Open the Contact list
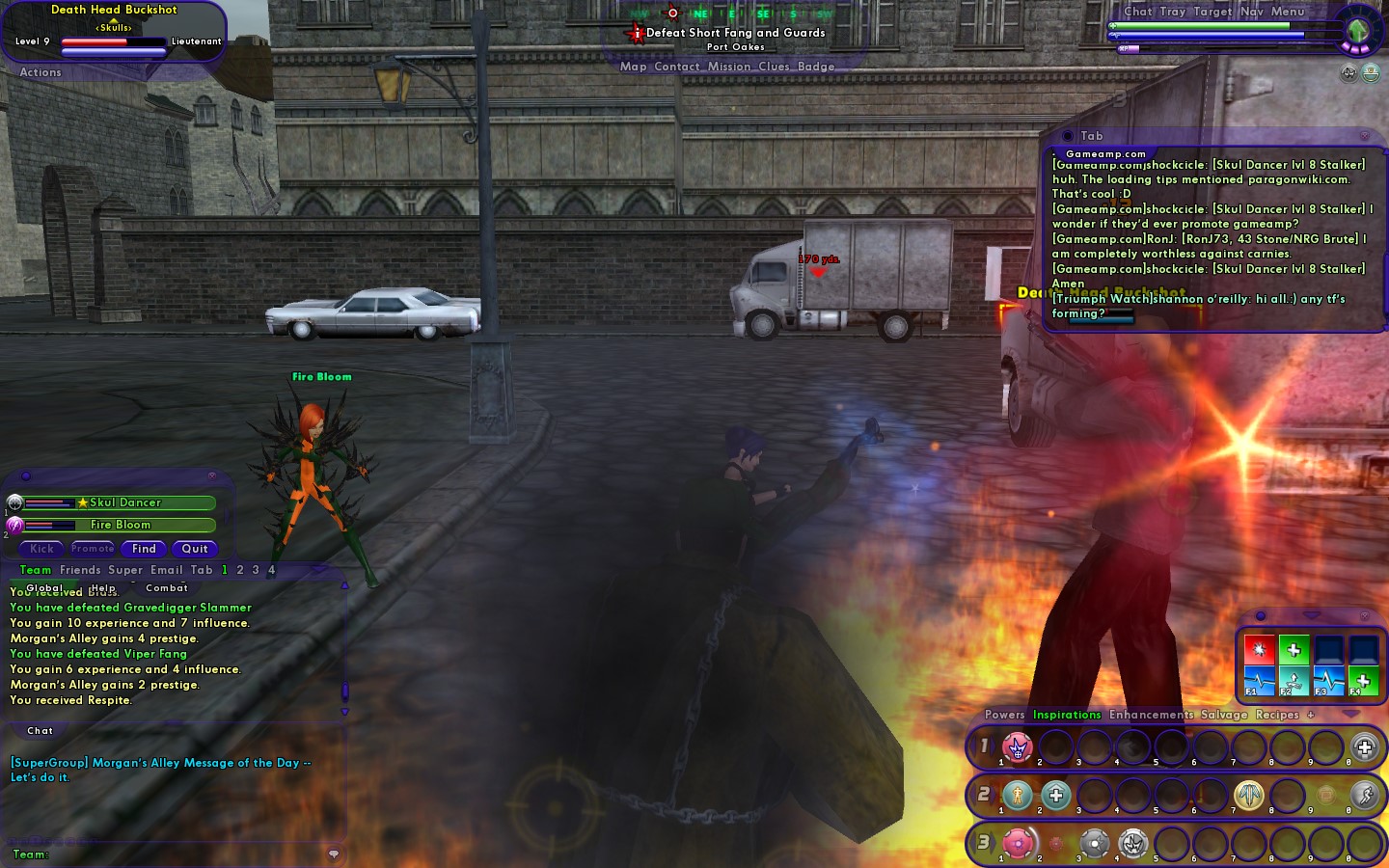Viewport: 1389px width, 868px height. coord(676,67)
